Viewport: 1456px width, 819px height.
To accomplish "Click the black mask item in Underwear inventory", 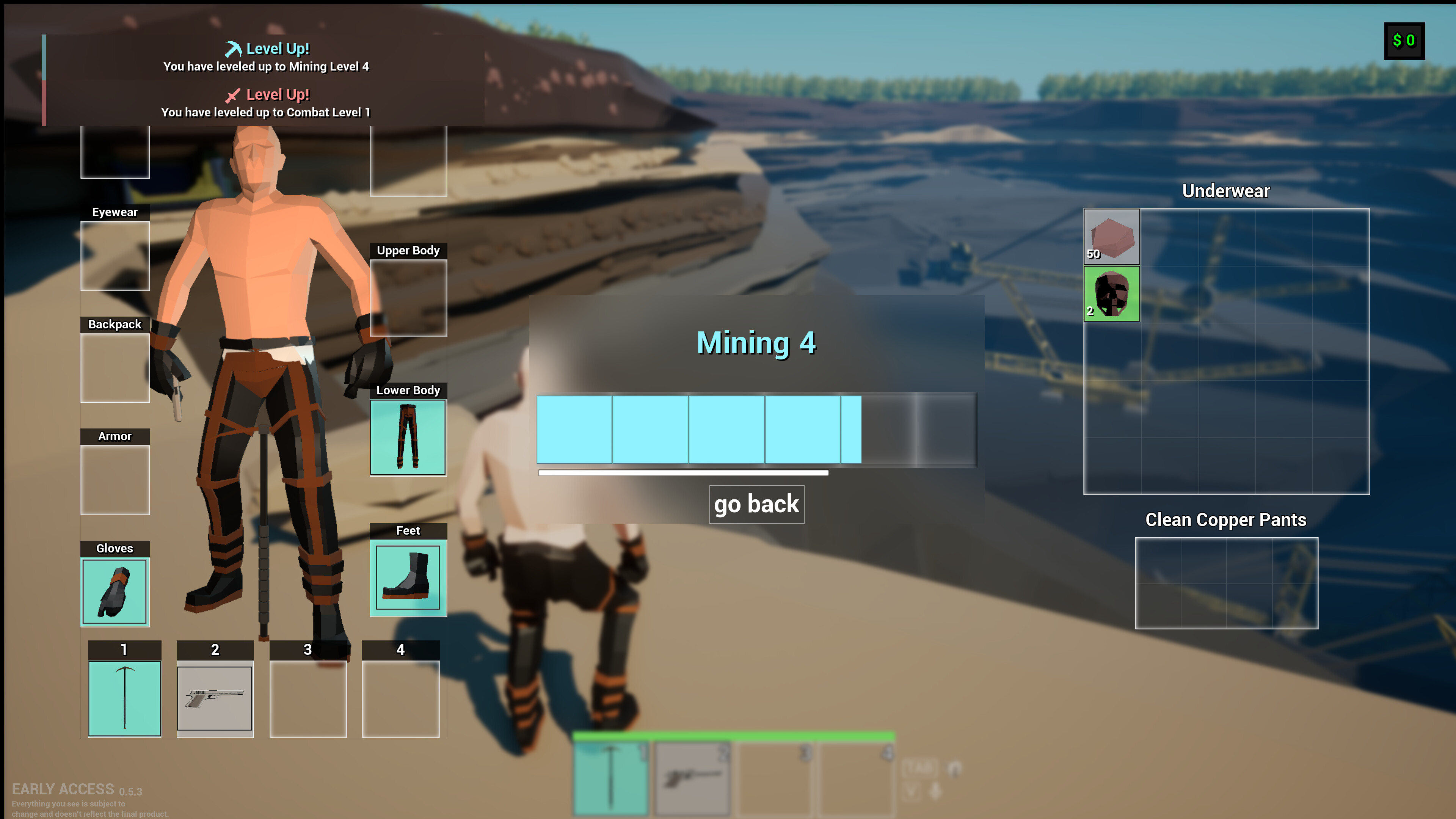I will point(1111,295).
